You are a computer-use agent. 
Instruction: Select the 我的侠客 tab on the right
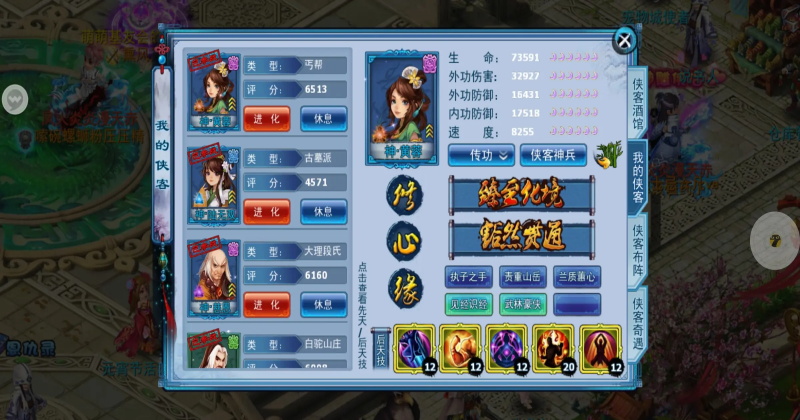638,176
